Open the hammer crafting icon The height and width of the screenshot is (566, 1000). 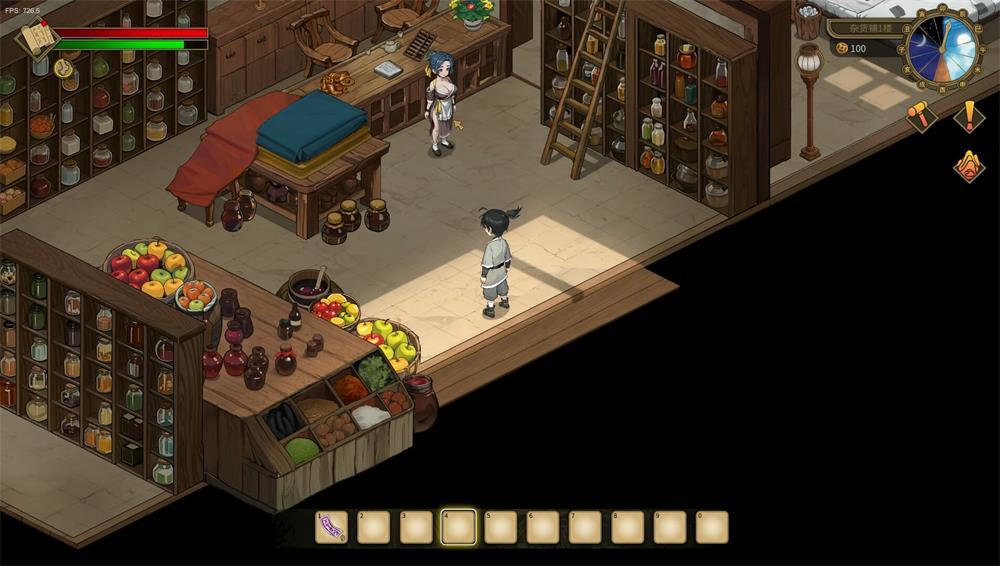coord(920,116)
